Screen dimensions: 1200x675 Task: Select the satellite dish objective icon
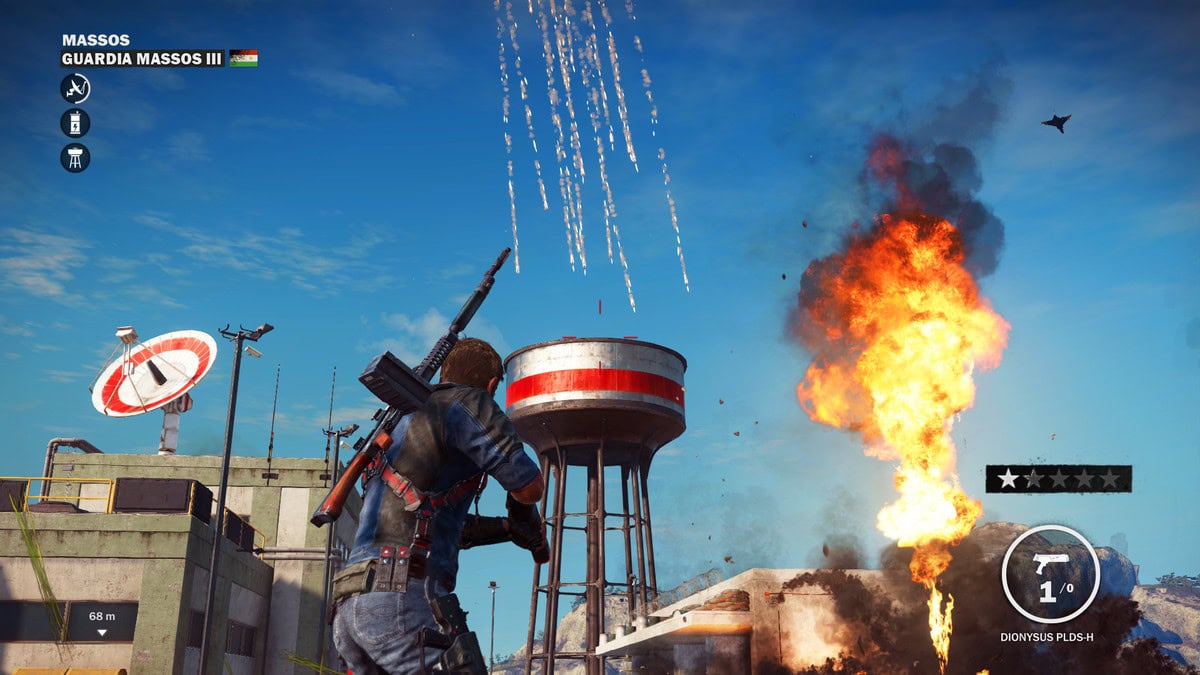tap(75, 89)
